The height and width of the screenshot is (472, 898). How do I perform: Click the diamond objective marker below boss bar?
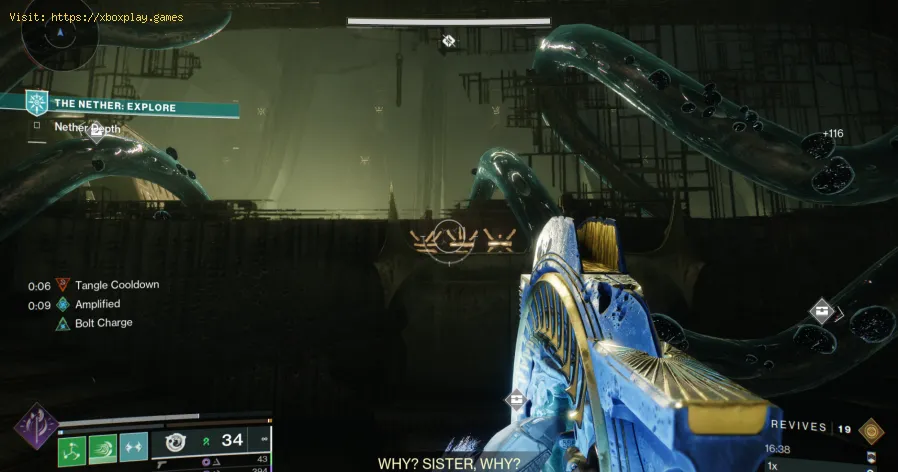[x=449, y=41]
